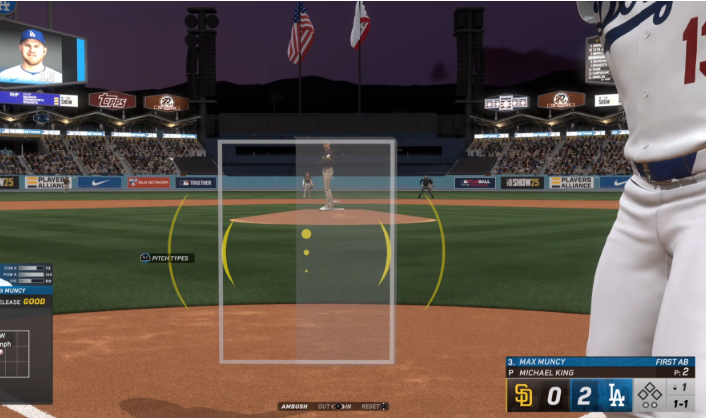Open the Pitch Types label
Image resolution: width=706 pixels, height=418 pixels.
[x=167, y=258]
